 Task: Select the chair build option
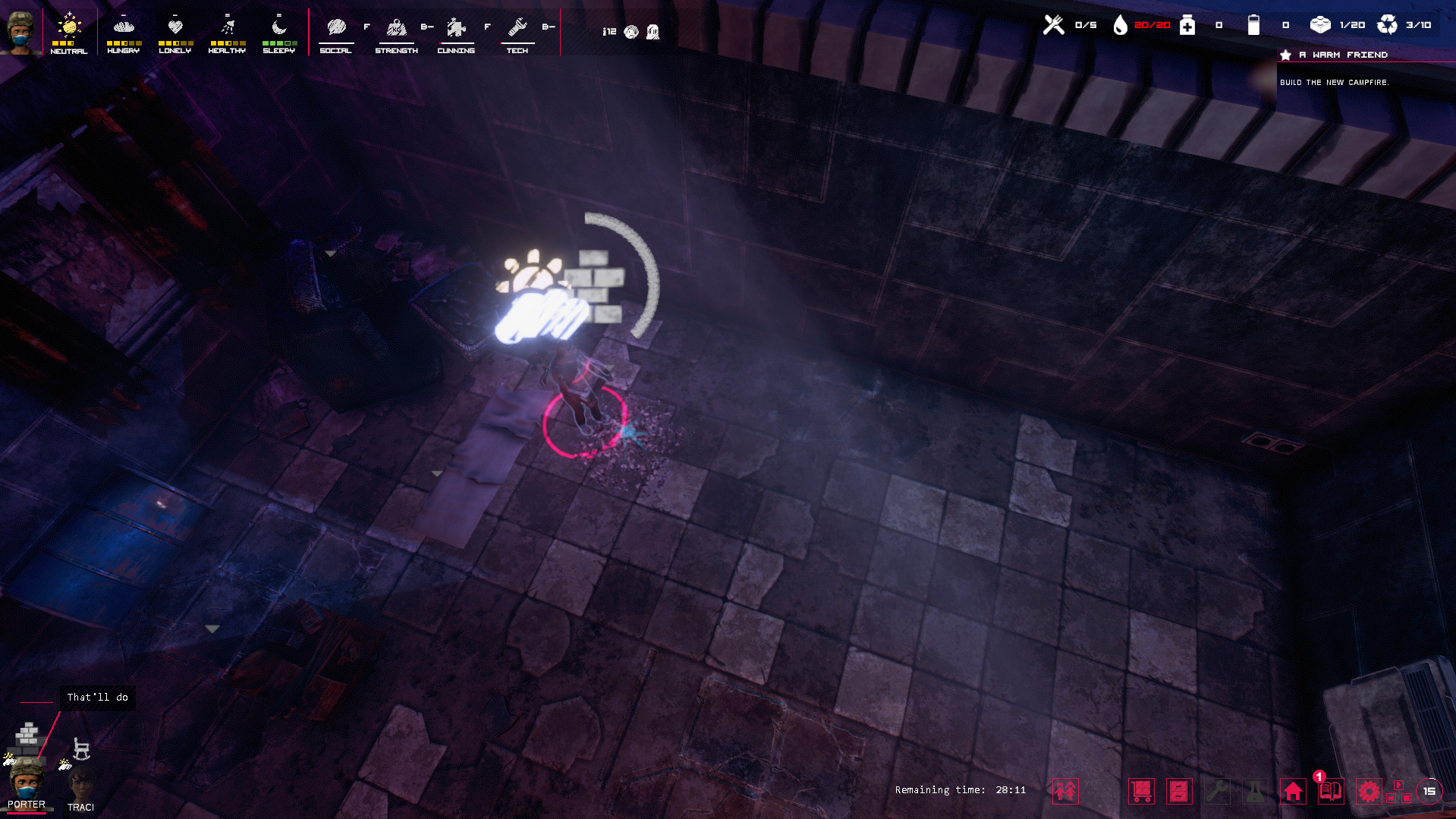[80, 748]
